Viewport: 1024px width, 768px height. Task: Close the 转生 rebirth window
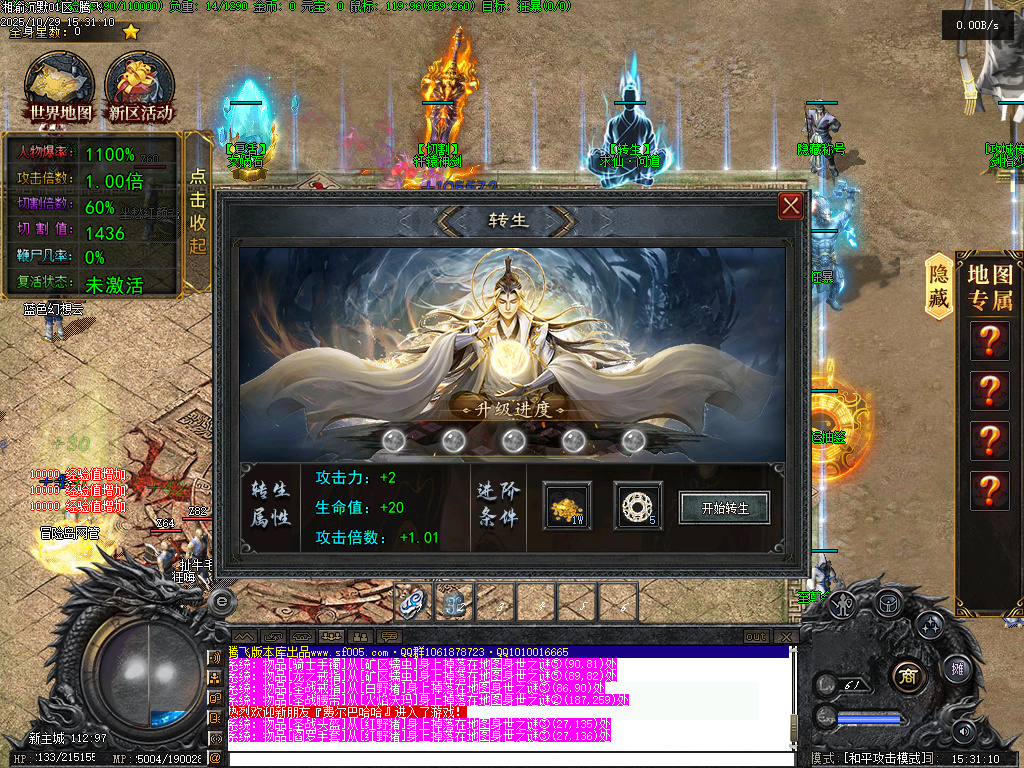pyautogui.click(x=791, y=206)
